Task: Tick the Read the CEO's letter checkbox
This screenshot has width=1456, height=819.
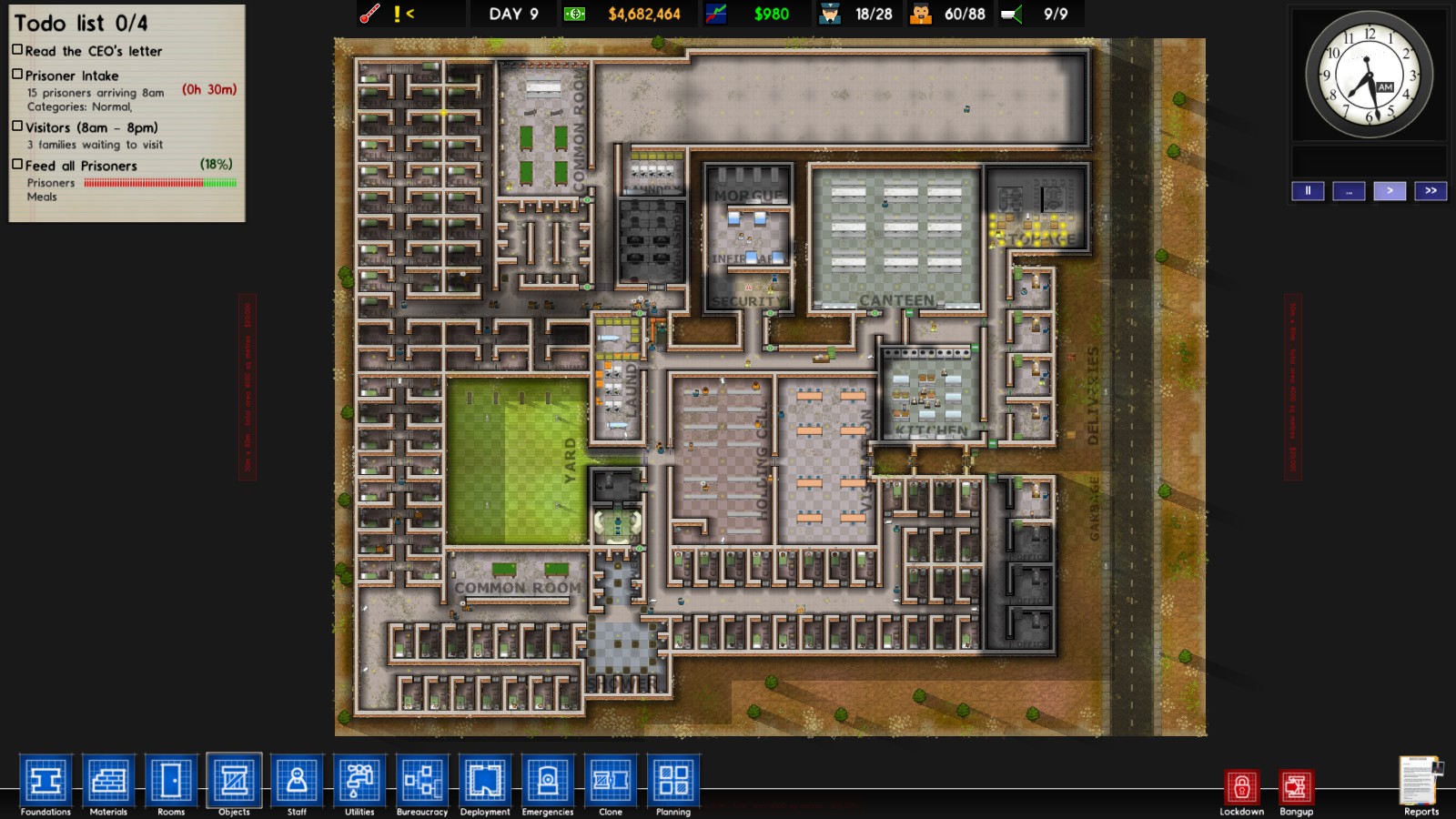Action: click(17, 50)
